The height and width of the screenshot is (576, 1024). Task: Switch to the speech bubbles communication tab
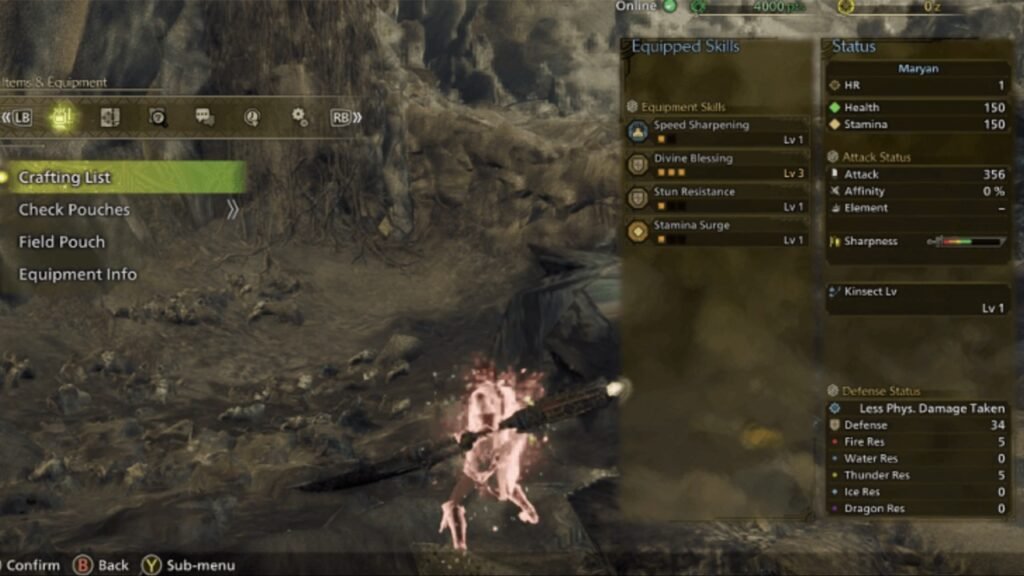(x=205, y=117)
